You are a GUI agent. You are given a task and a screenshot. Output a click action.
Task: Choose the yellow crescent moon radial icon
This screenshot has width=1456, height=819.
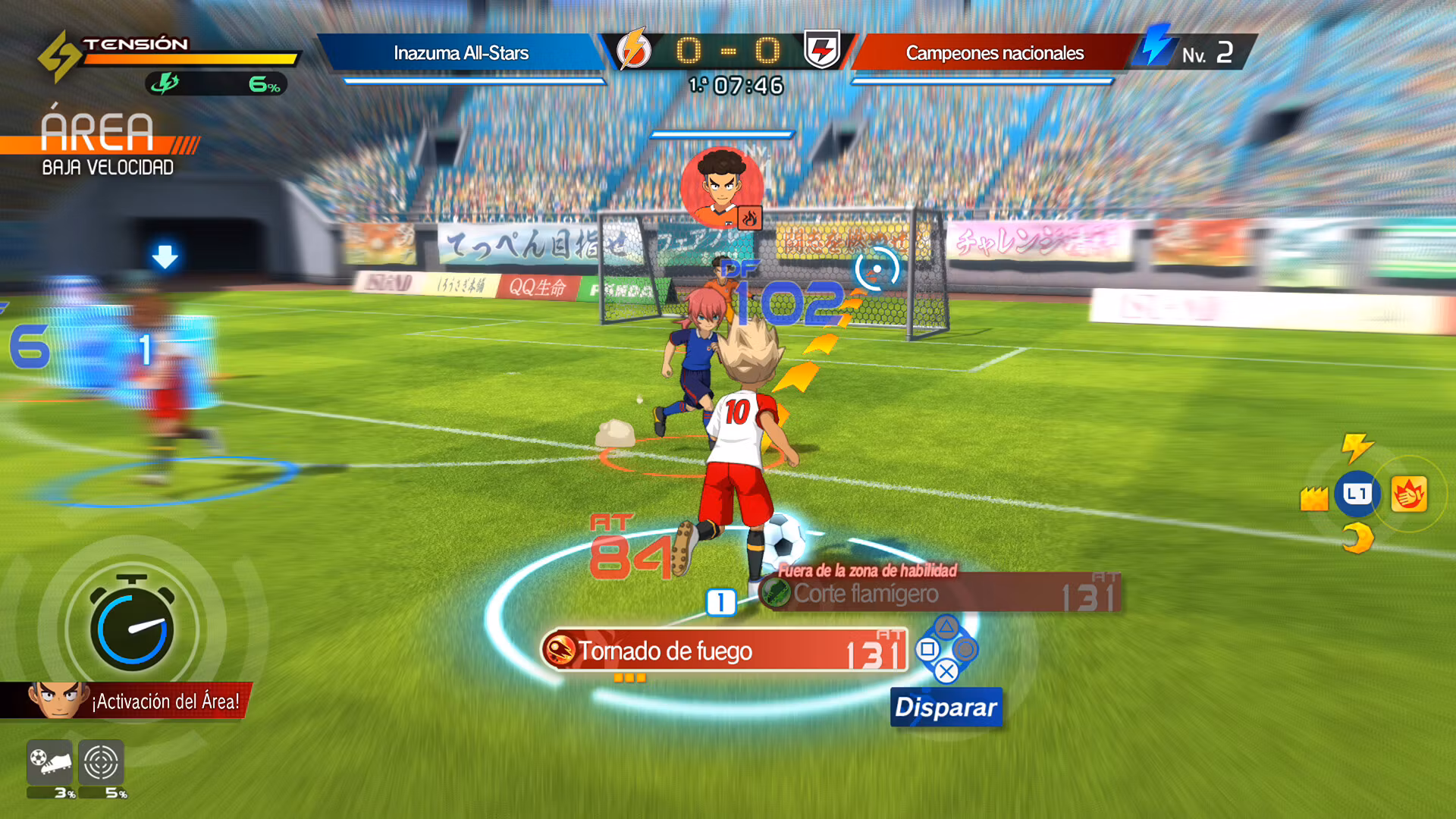click(x=1357, y=539)
